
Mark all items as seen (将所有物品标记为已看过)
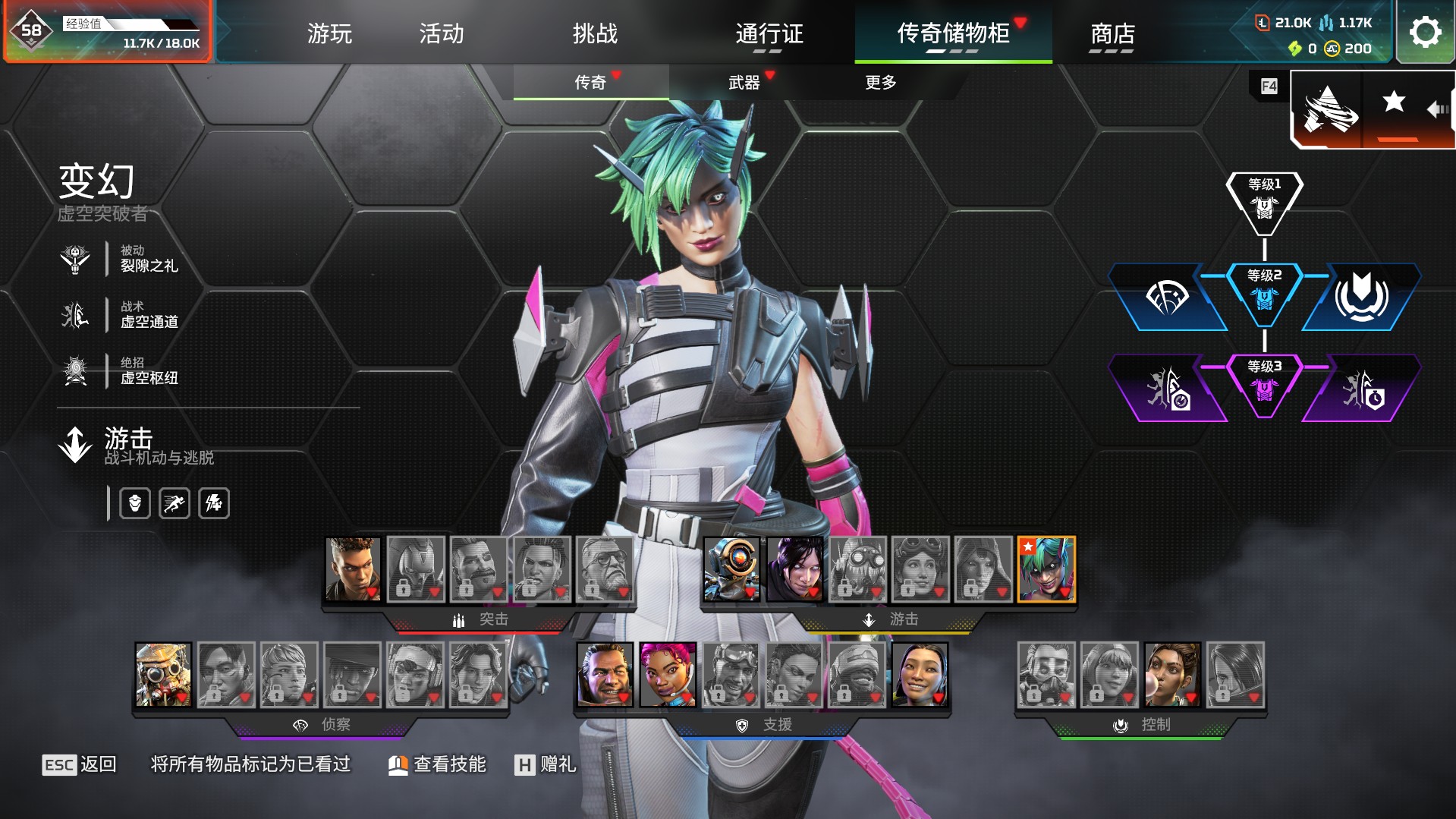pos(250,764)
